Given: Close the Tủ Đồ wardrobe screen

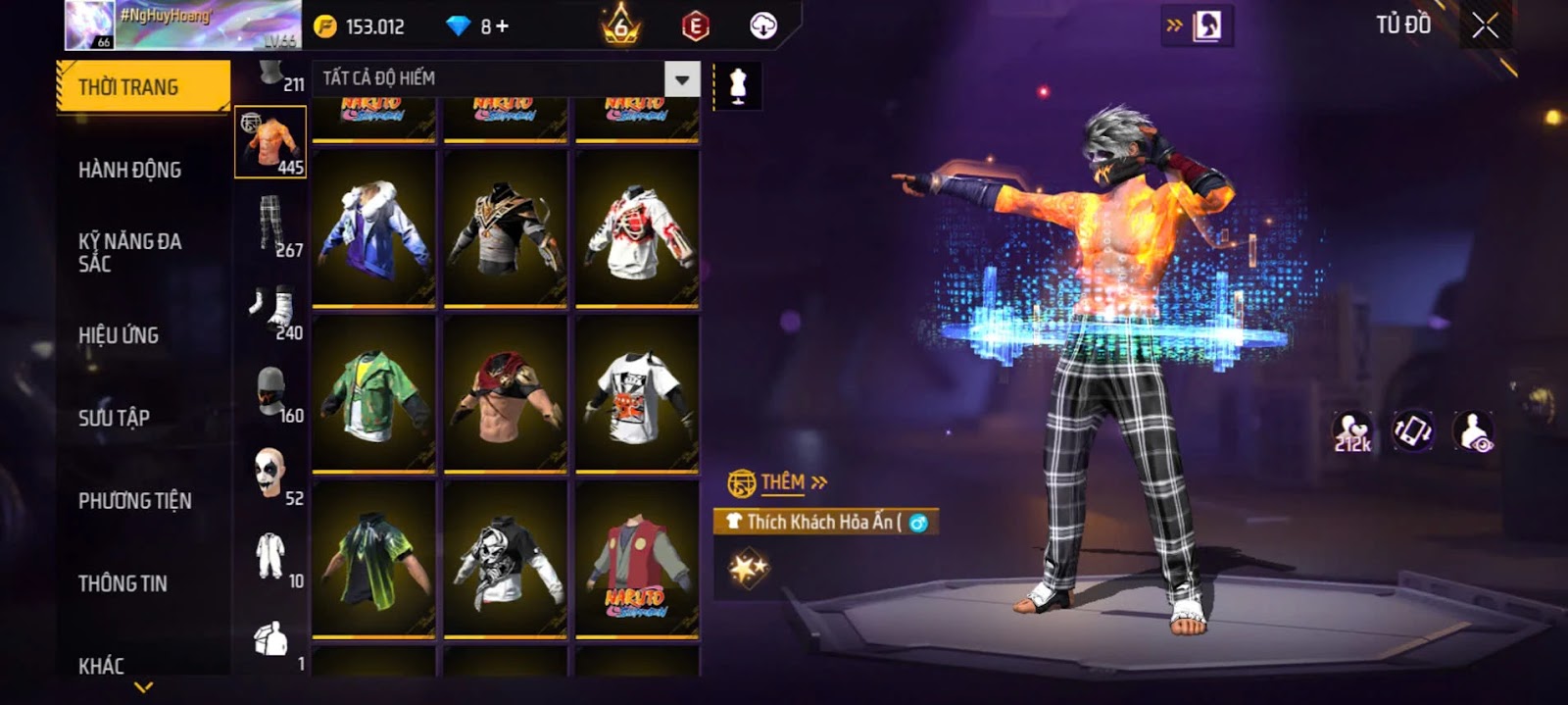Looking at the screenshot, I should click(1485, 26).
